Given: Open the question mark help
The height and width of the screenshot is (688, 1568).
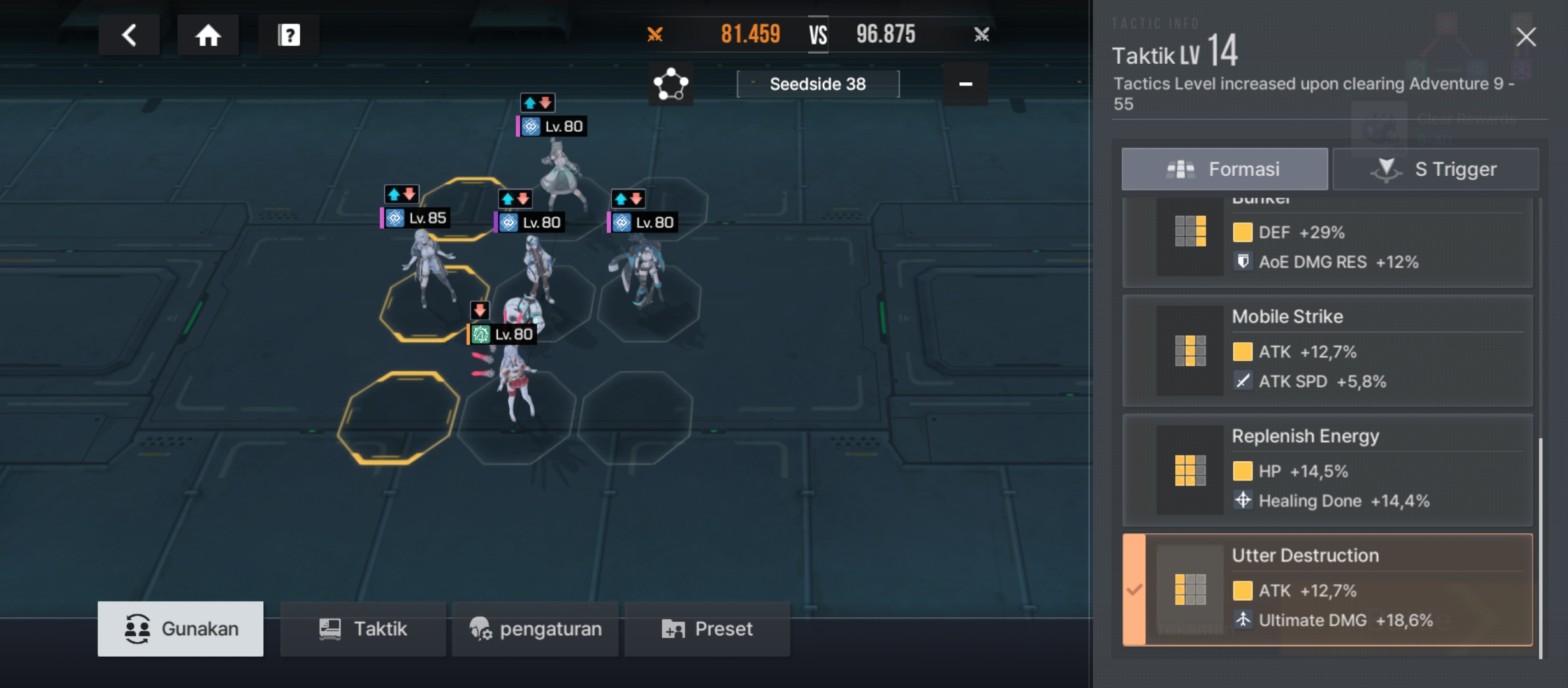Looking at the screenshot, I should click(x=289, y=35).
